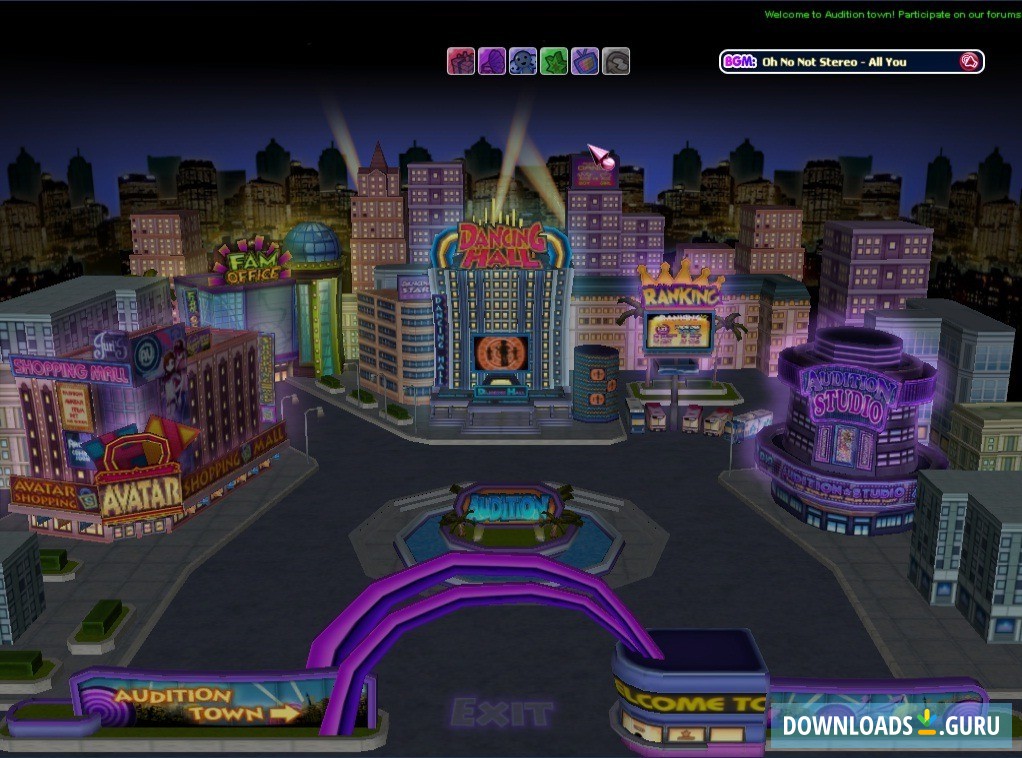The height and width of the screenshot is (758, 1022).
Task: Click the Exit label
Action: point(501,713)
